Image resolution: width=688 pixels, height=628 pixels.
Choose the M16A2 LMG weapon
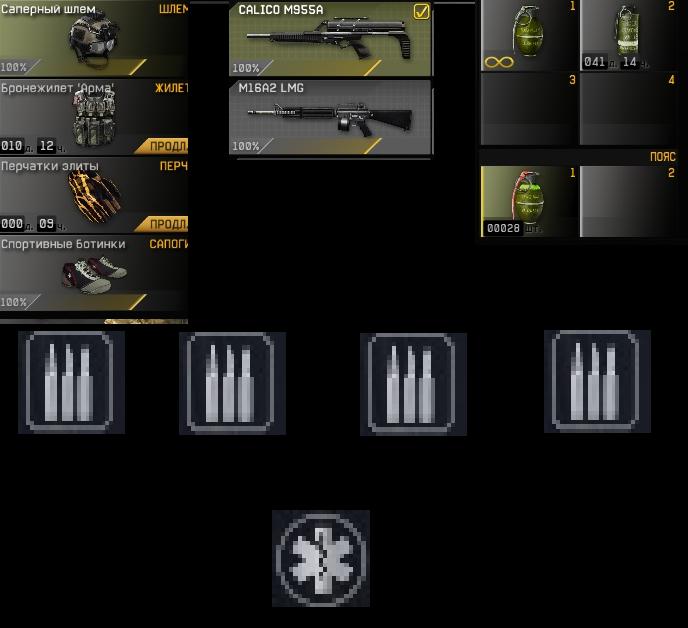(x=330, y=118)
